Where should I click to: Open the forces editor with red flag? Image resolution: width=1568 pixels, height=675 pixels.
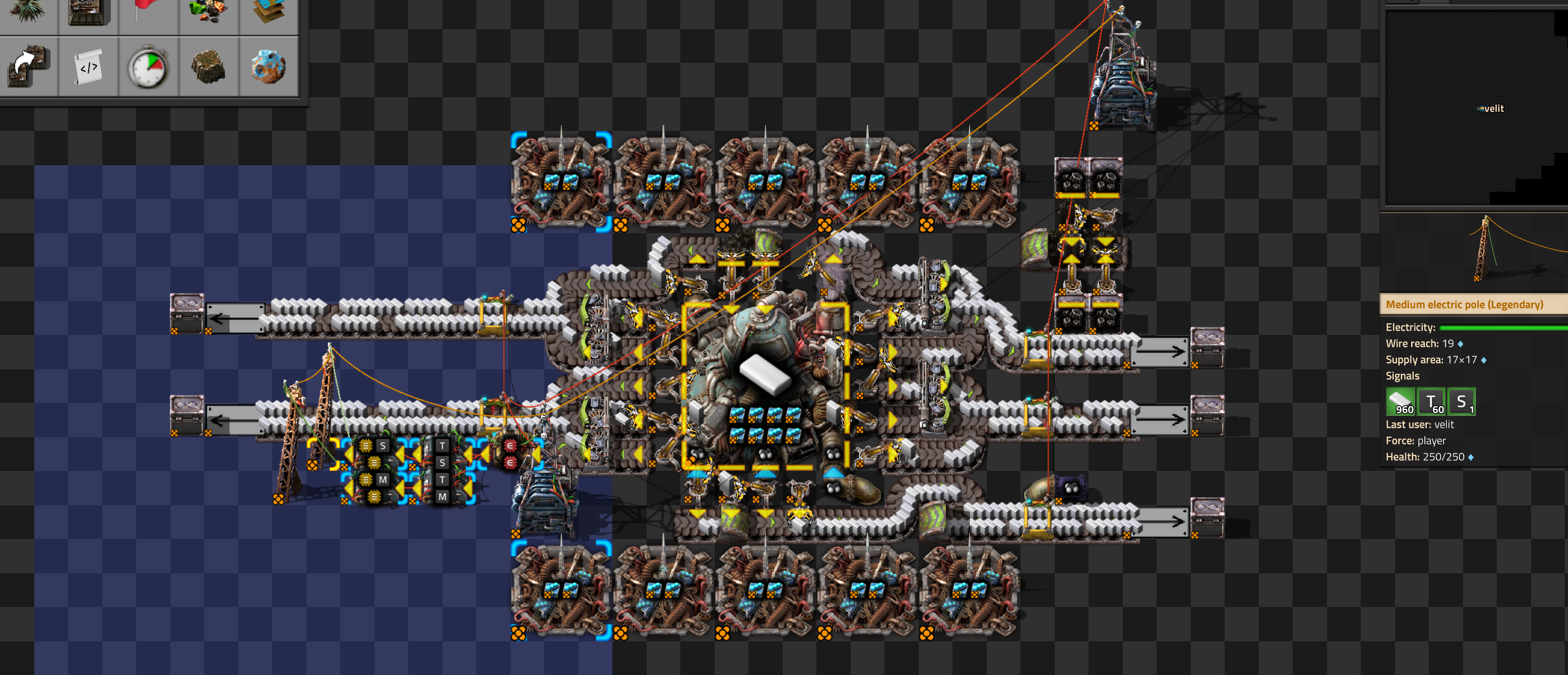[148, 12]
